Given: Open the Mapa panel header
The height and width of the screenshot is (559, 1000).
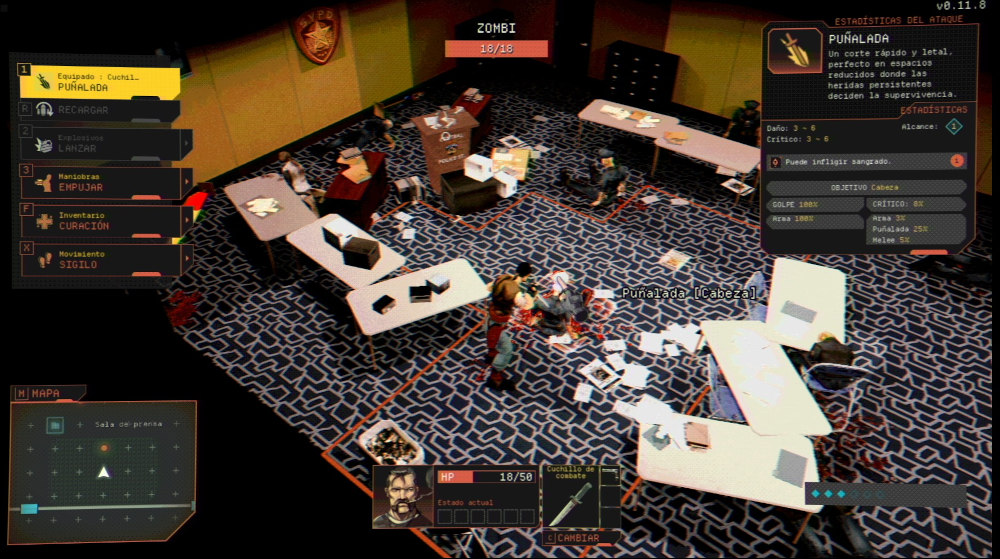Looking at the screenshot, I should 47,394.
